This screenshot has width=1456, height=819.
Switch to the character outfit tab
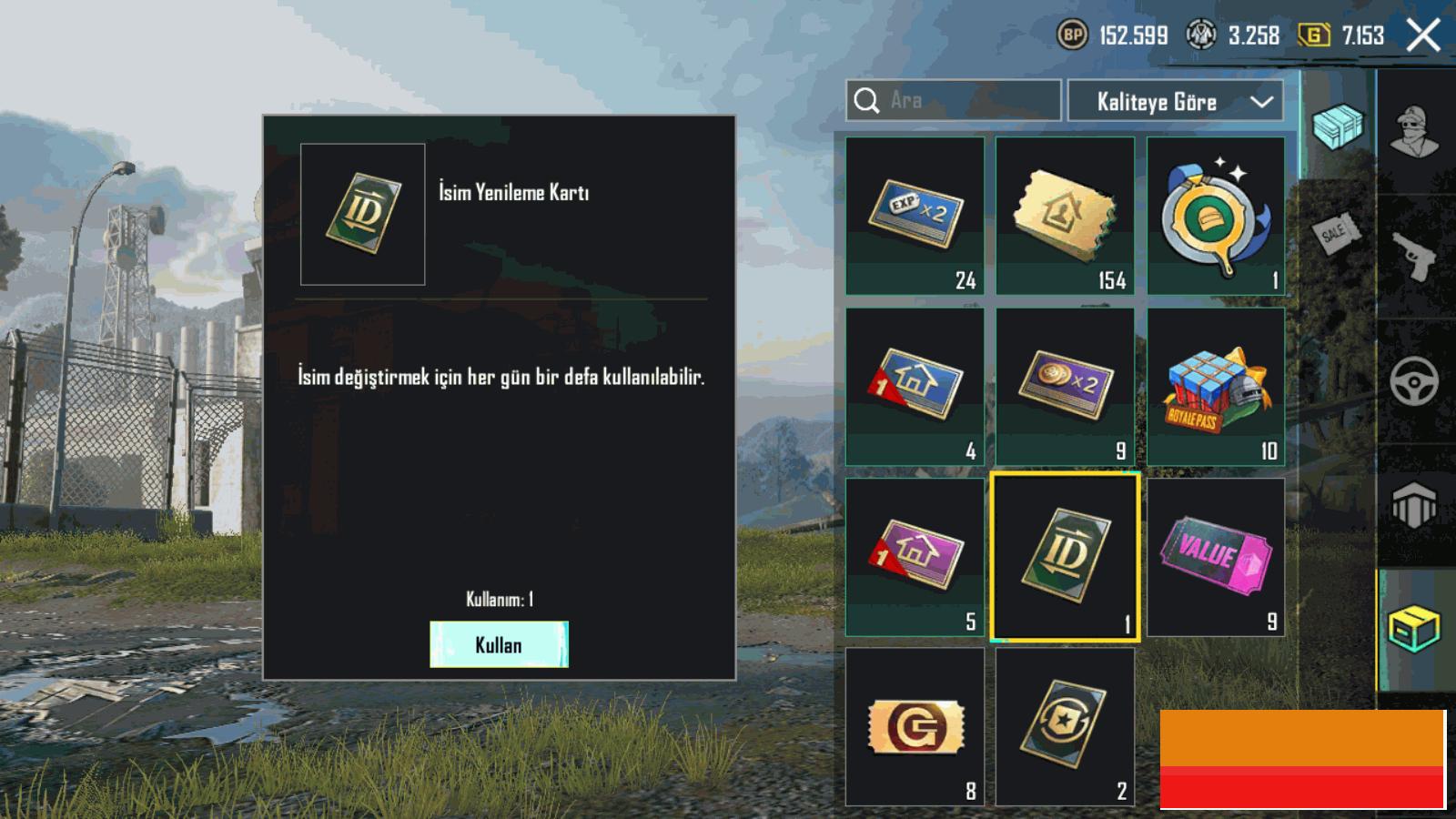pos(1414,132)
